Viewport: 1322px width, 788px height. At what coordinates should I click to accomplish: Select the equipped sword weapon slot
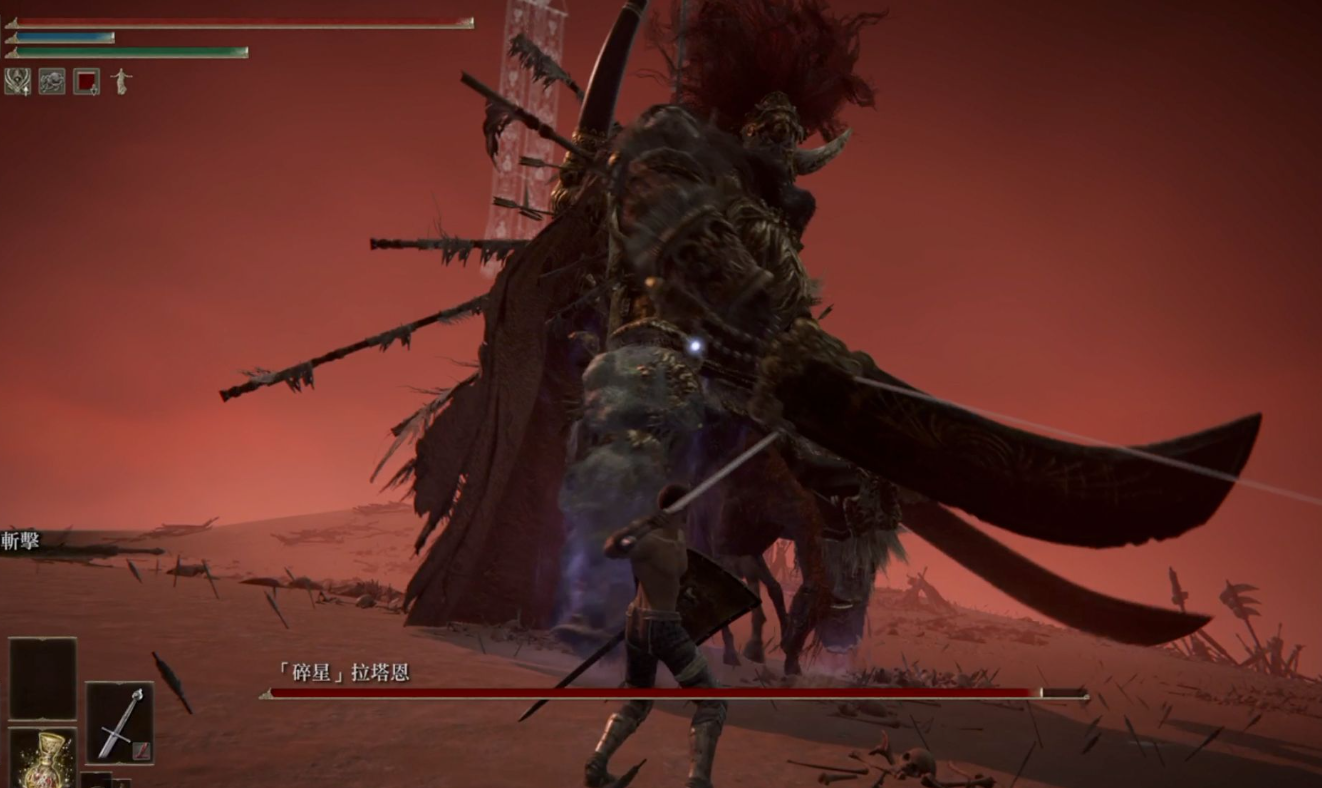pyautogui.click(x=120, y=723)
